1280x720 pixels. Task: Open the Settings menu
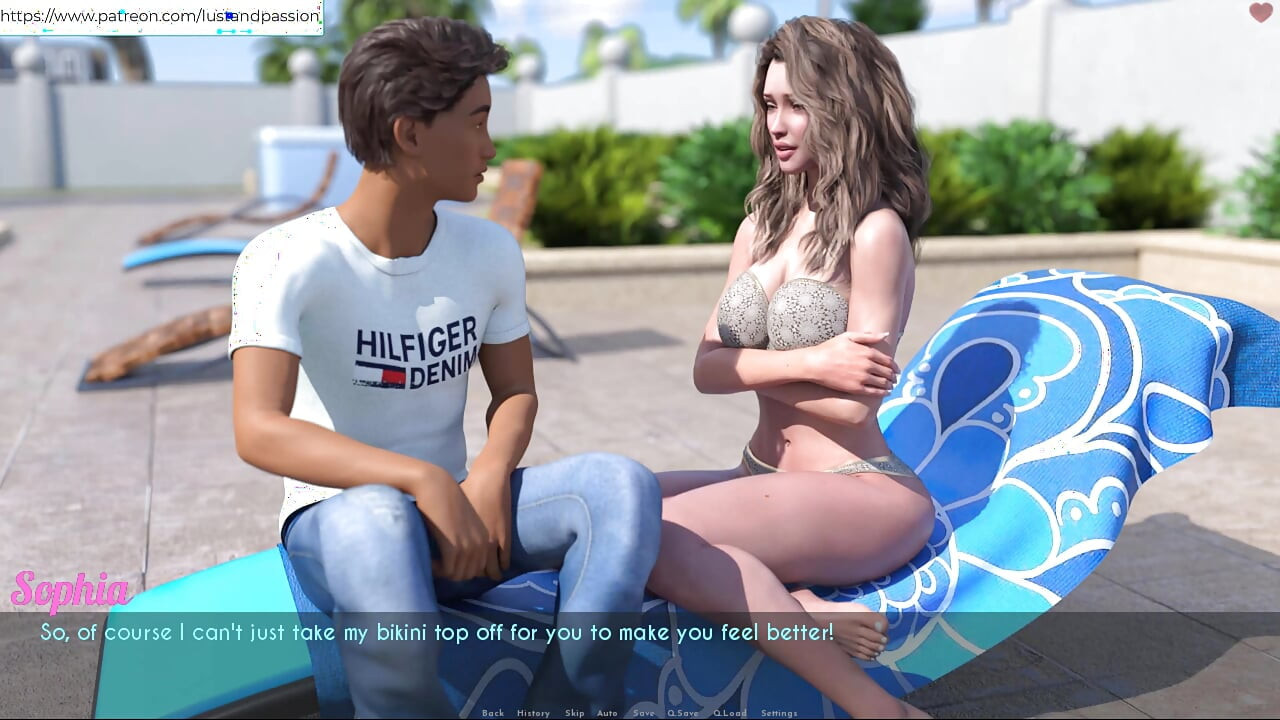tap(779, 713)
